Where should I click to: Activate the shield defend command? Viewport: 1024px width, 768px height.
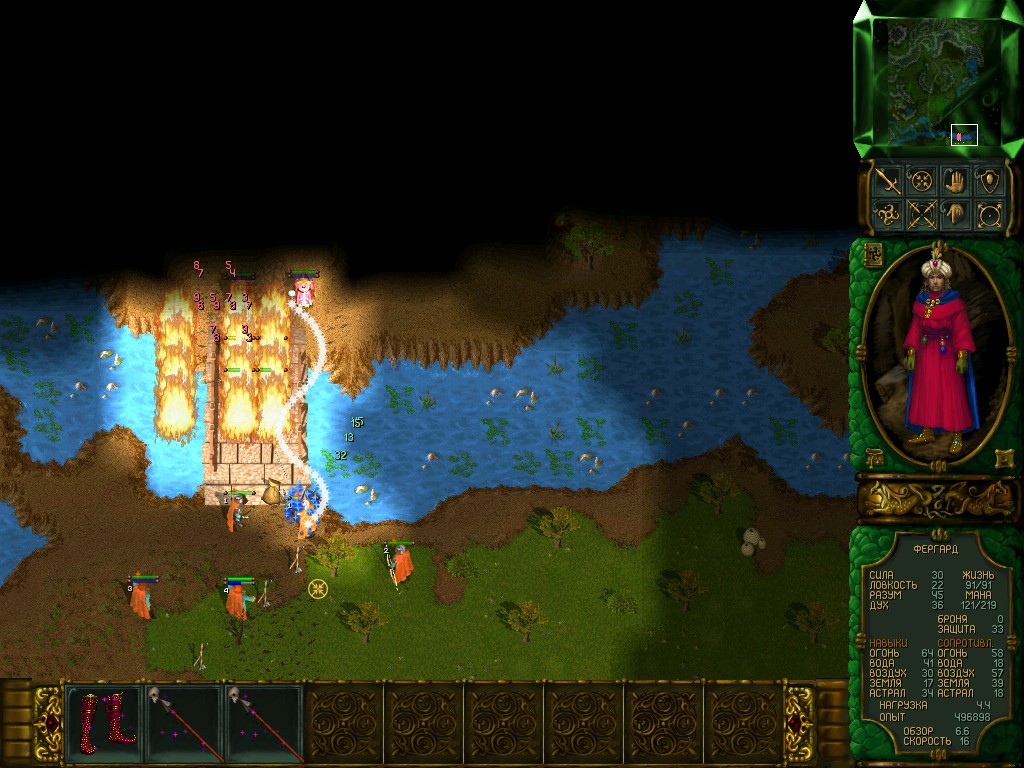pyautogui.click(x=990, y=181)
